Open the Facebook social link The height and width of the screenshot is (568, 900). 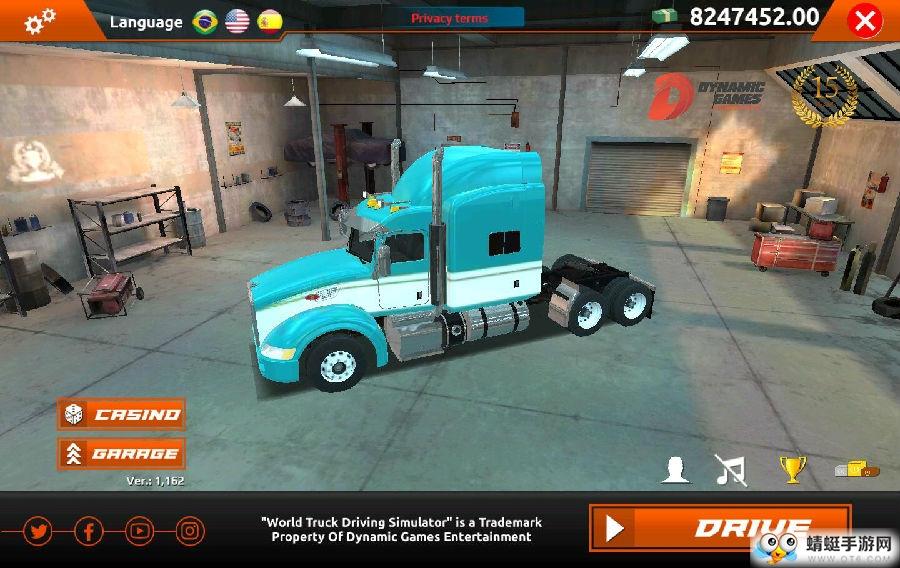pos(88,531)
